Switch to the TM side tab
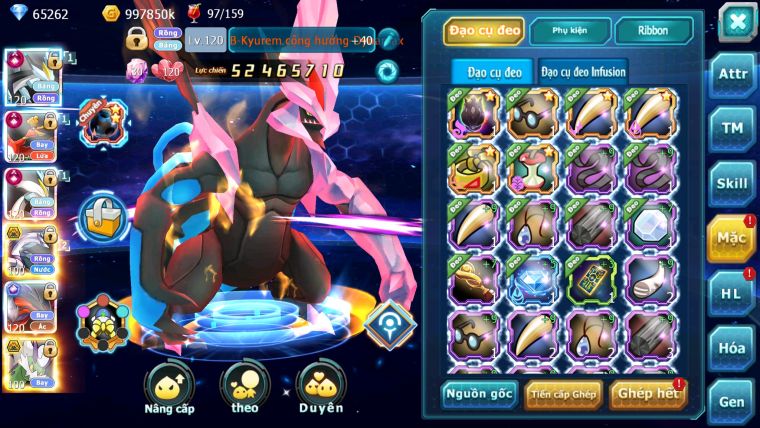 coord(732,129)
